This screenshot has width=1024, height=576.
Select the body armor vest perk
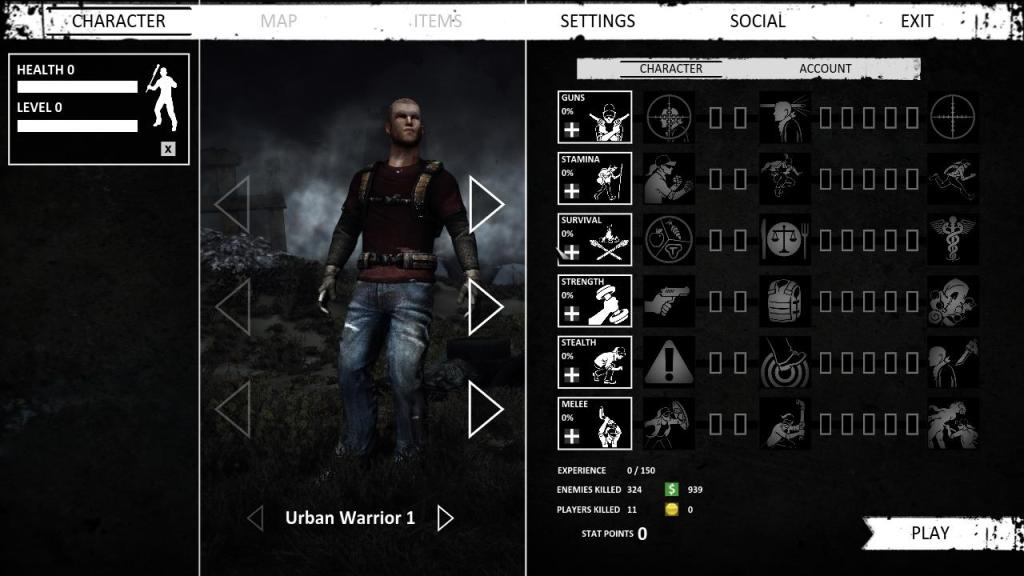coord(784,301)
